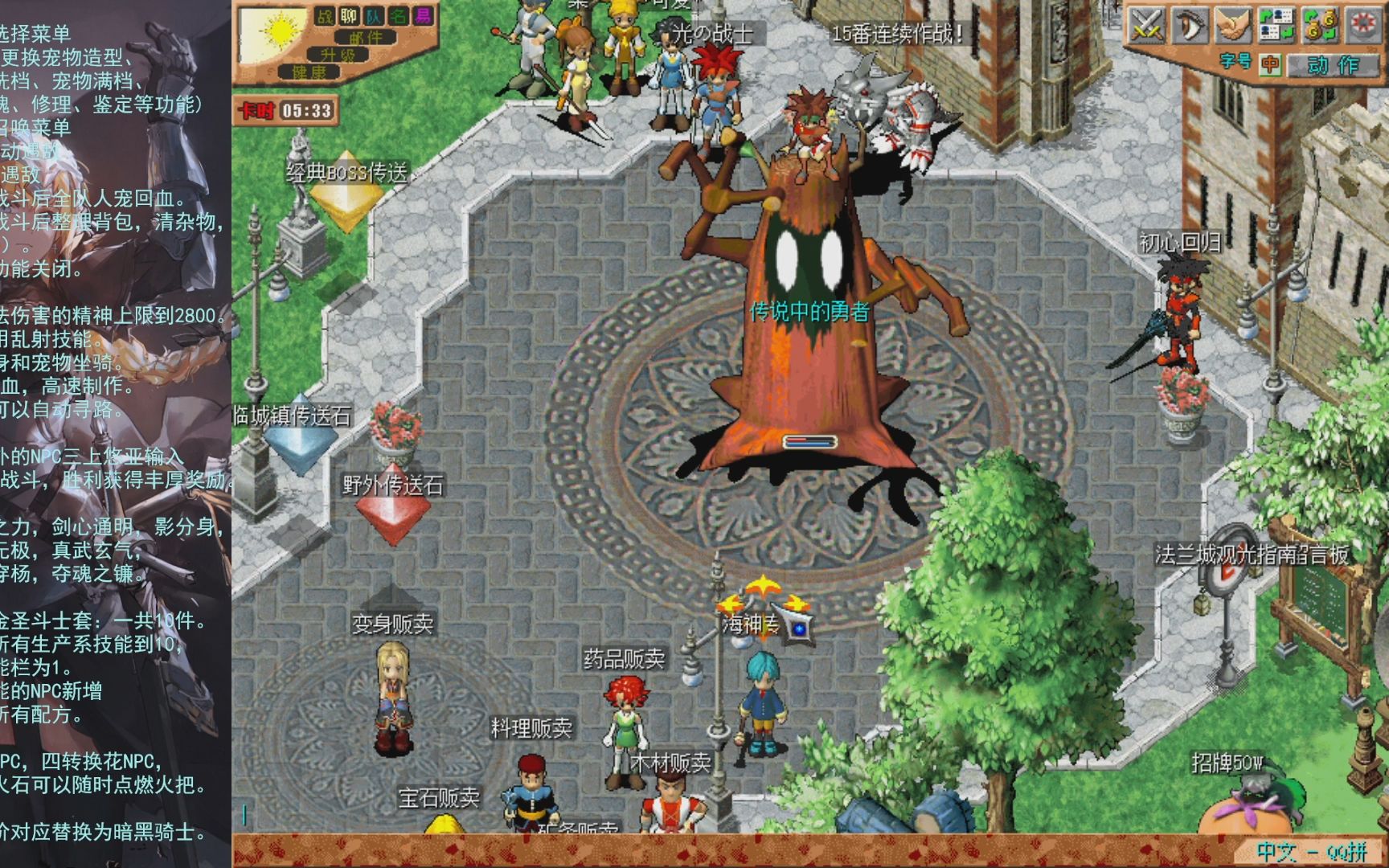Toggle the 队 team chat channel
The image size is (1389, 868).
(x=372, y=17)
